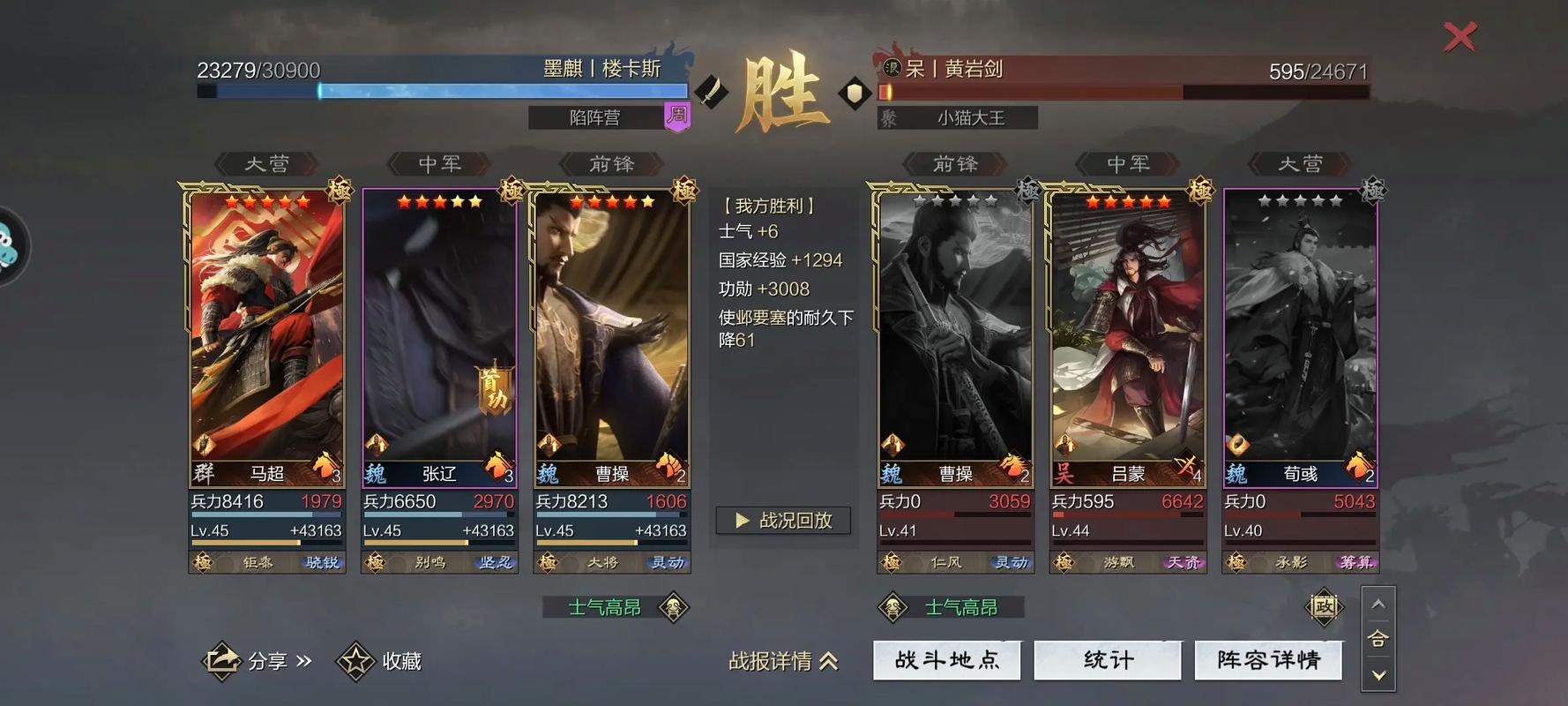Image resolution: width=1568 pixels, height=706 pixels.
Task: Switch to the 统计 tab
Action: pos(1108,659)
